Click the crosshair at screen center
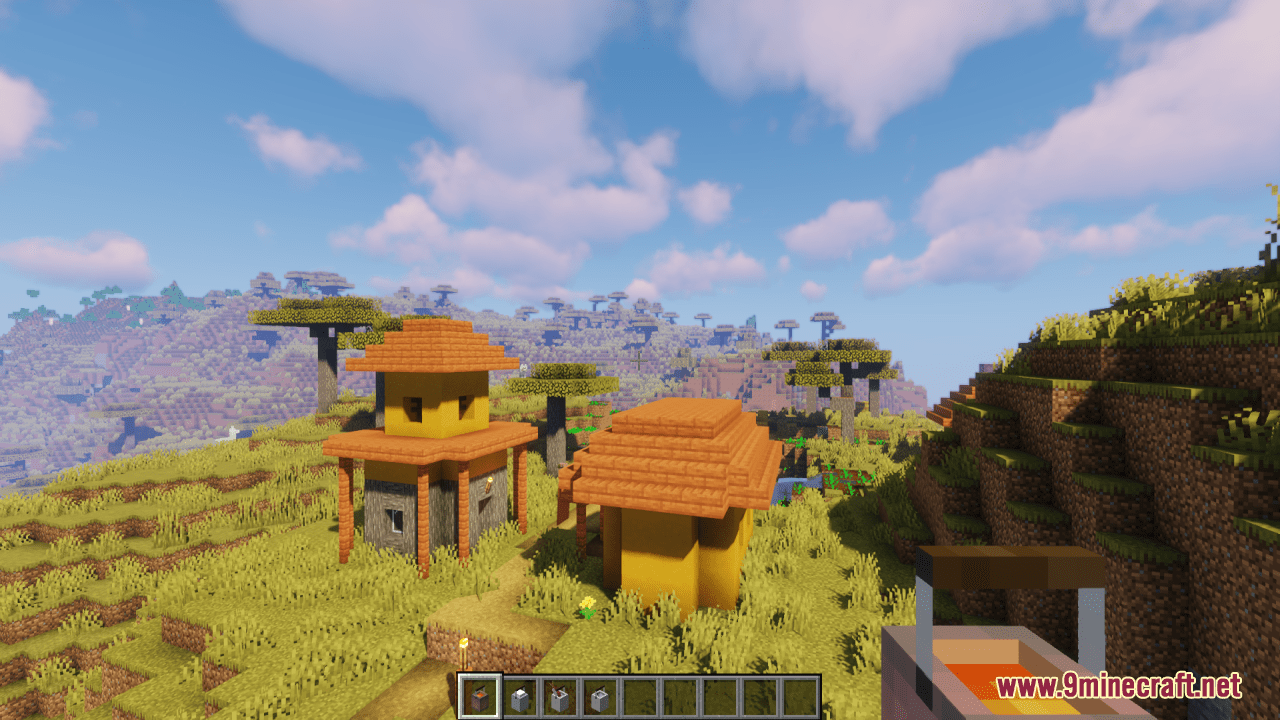 pyautogui.click(x=640, y=360)
